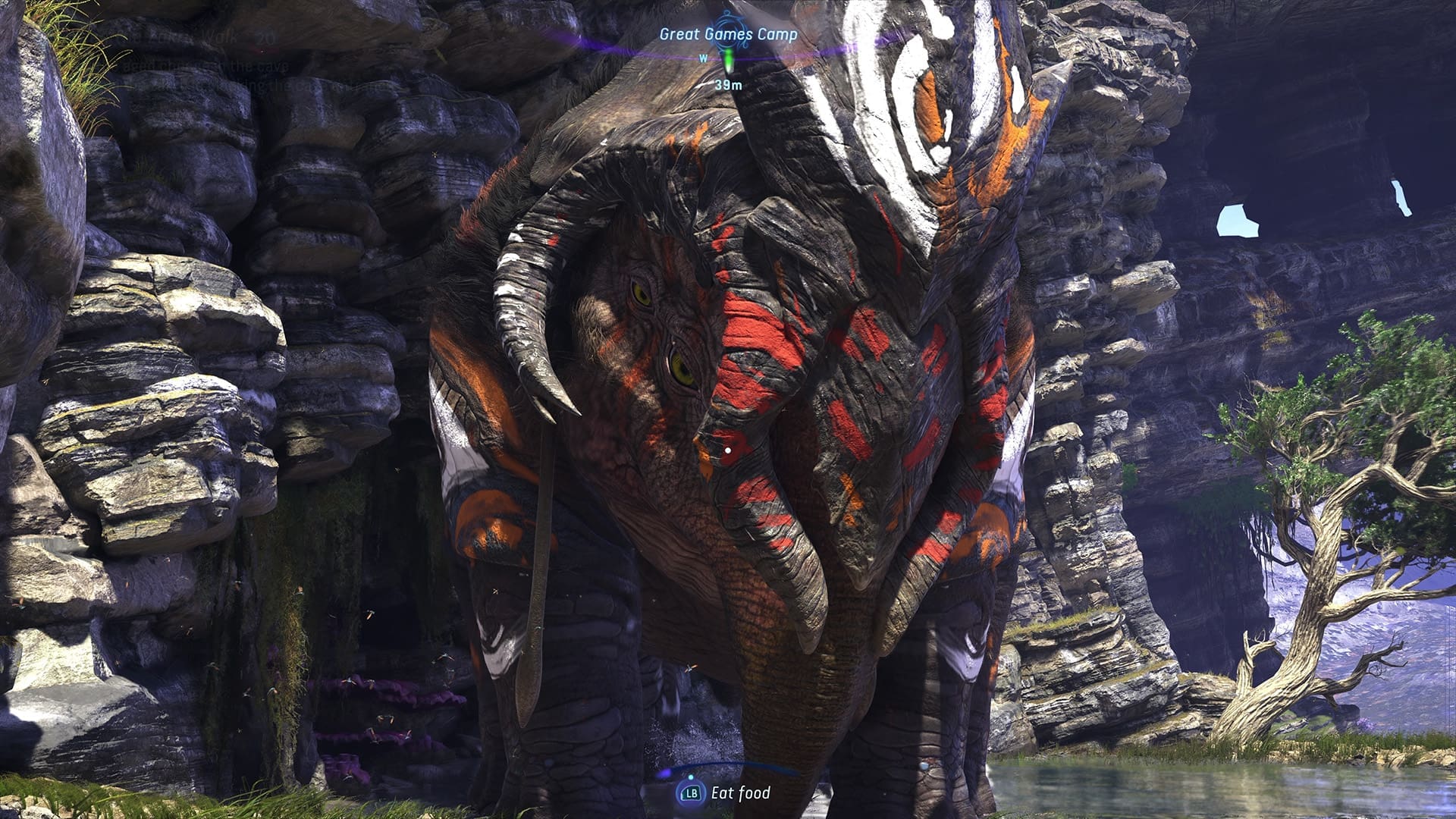
Task: Click the small blue dot on the right leg
Action: pos(924,767)
